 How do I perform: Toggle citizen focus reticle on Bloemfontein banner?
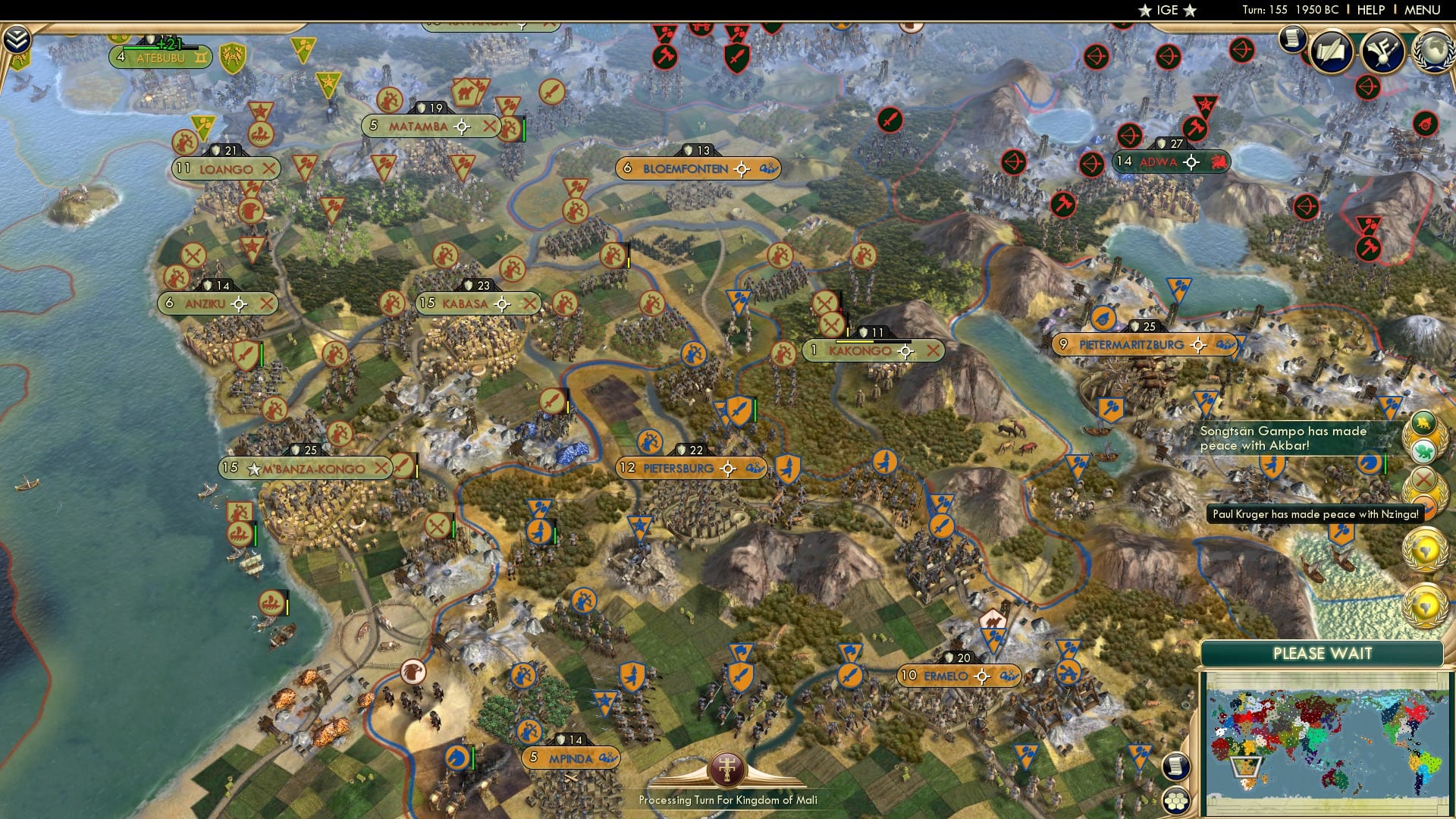coord(741,169)
